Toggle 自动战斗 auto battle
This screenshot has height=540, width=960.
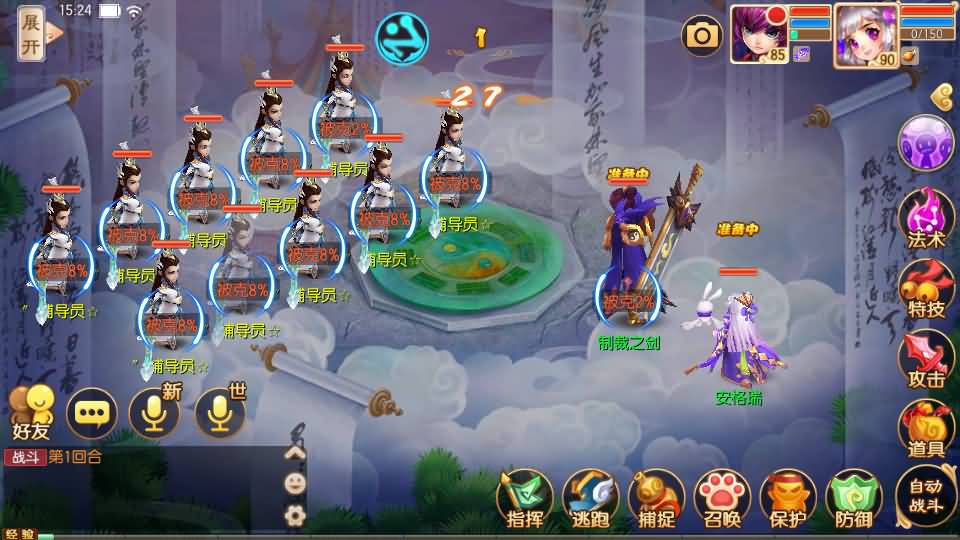pos(926,497)
